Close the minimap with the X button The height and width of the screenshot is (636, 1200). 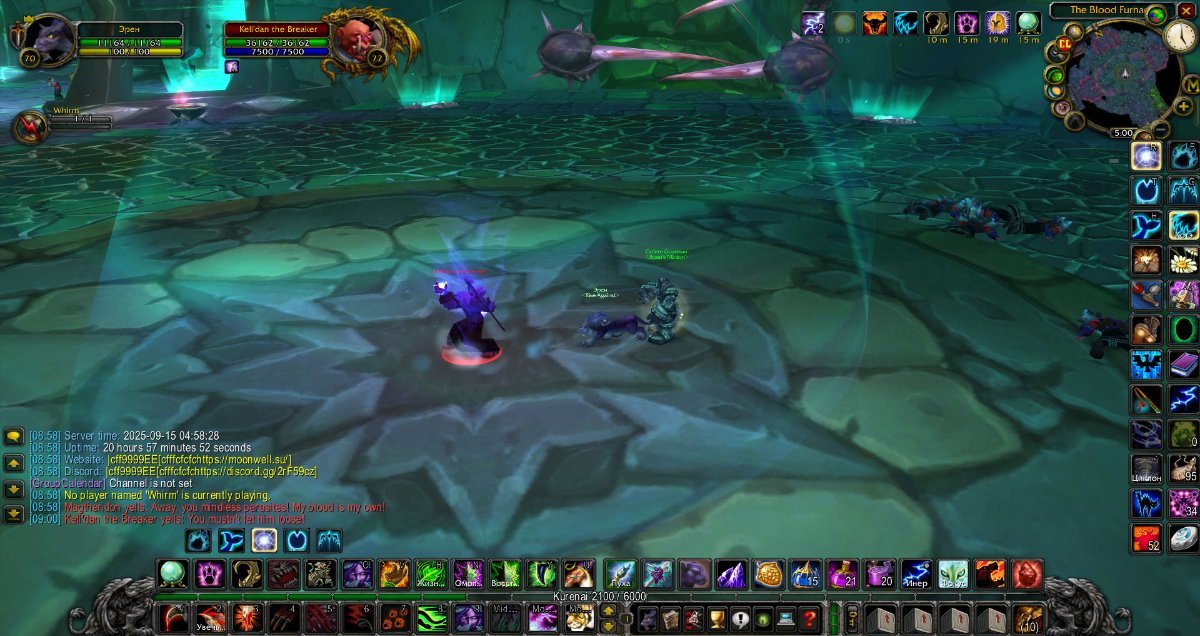click(1187, 10)
